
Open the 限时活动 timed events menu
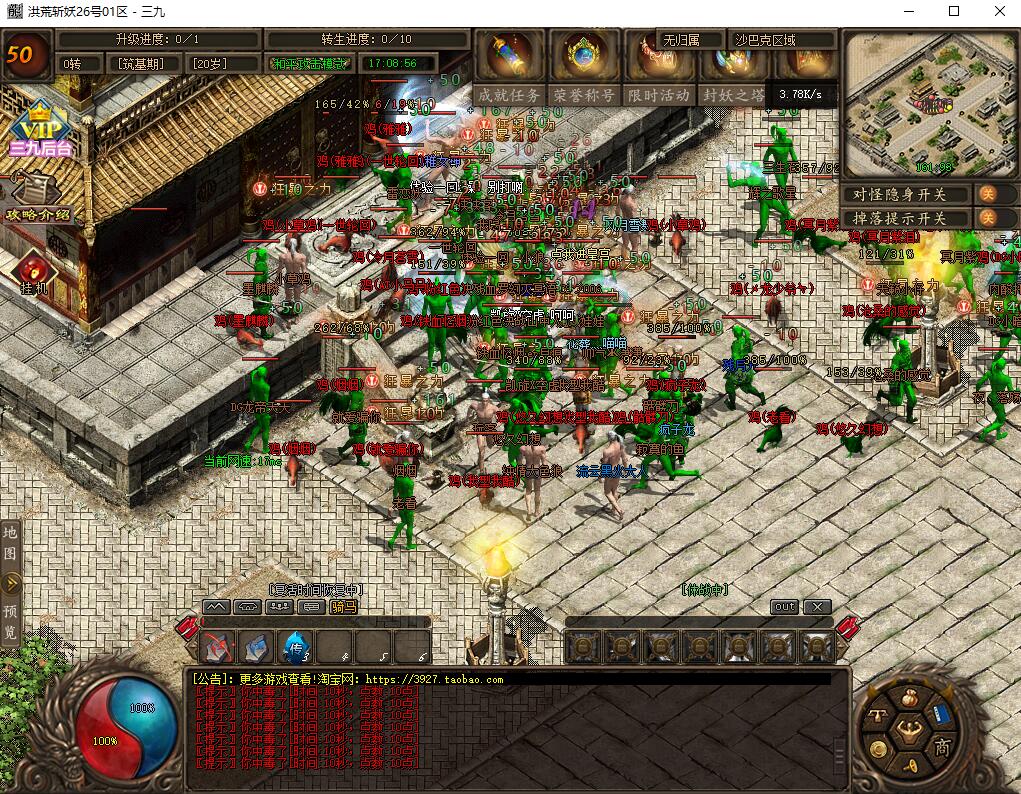[659, 95]
